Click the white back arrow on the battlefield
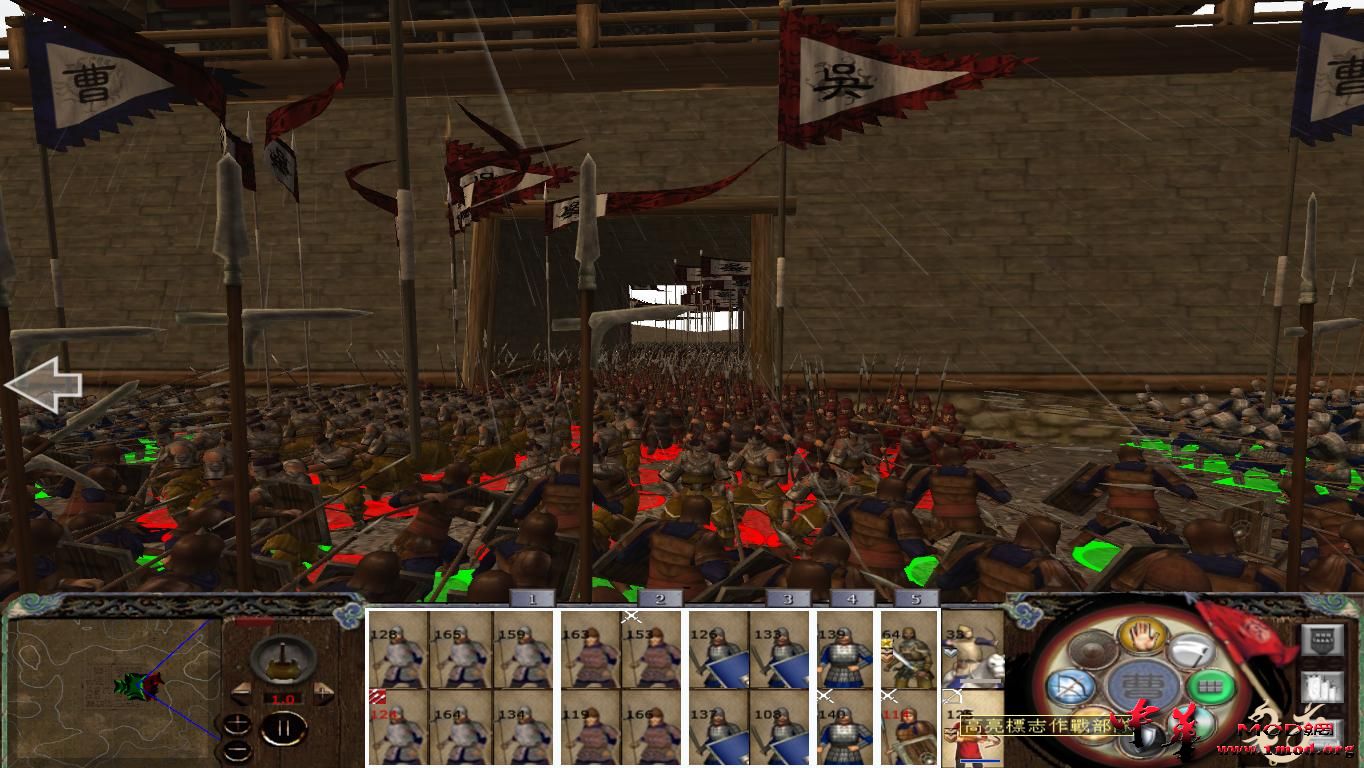Image resolution: width=1364 pixels, height=768 pixels. [45, 385]
